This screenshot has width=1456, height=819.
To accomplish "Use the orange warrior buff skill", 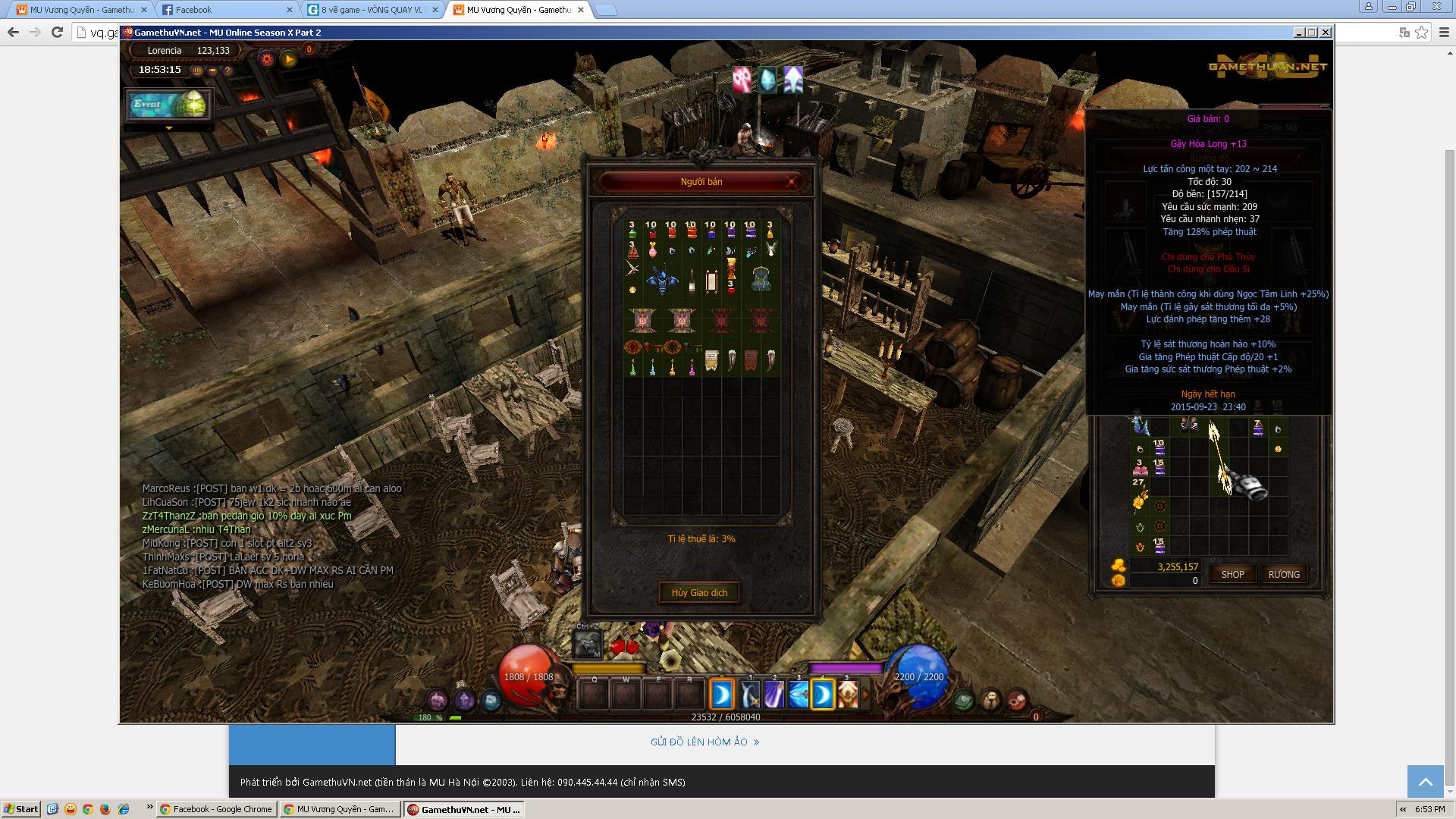I will [x=847, y=695].
